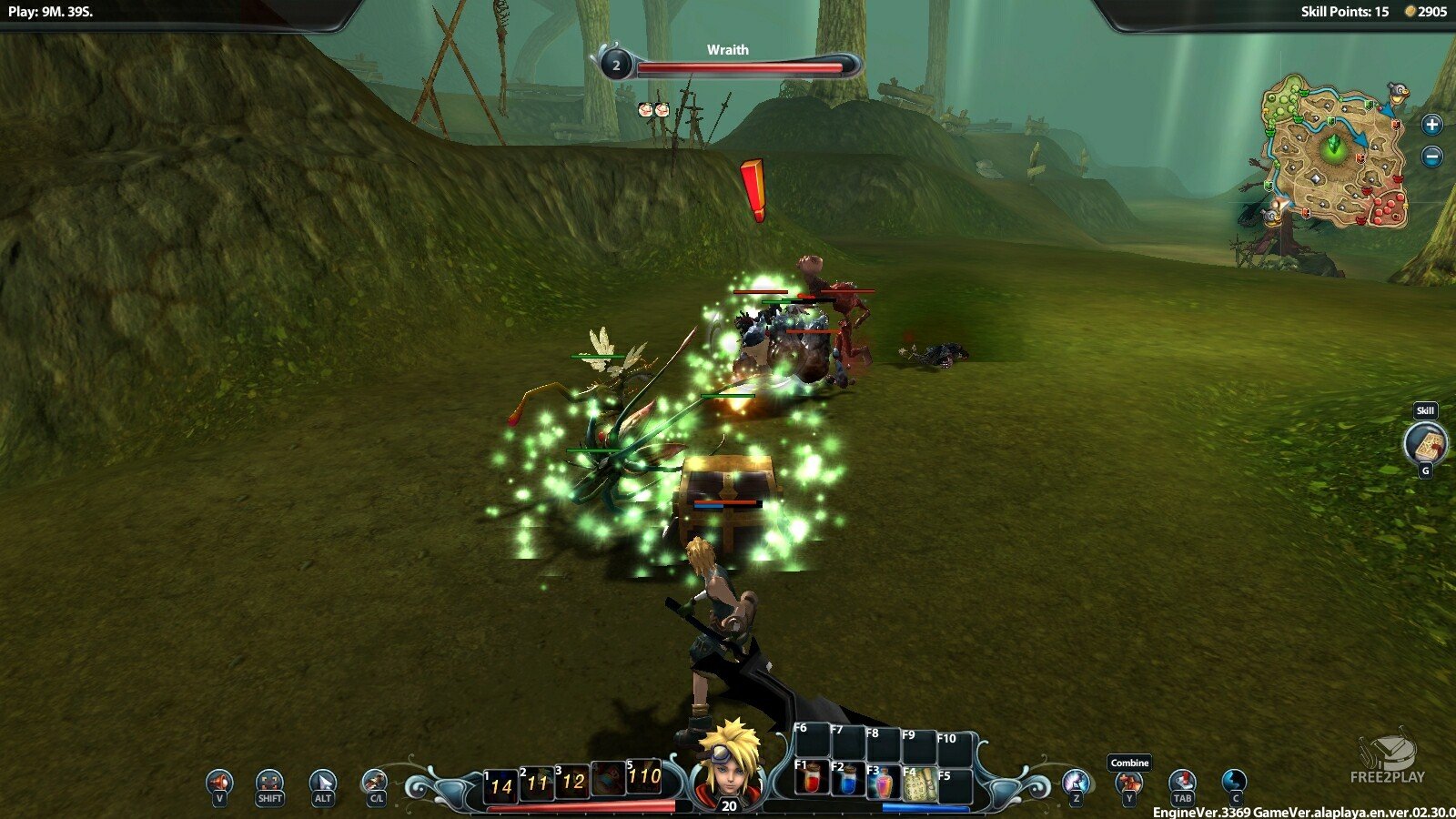Zoom in the minimap with plus button
The width and height of the screenshot is (1456, 819).
[1431, 125]
